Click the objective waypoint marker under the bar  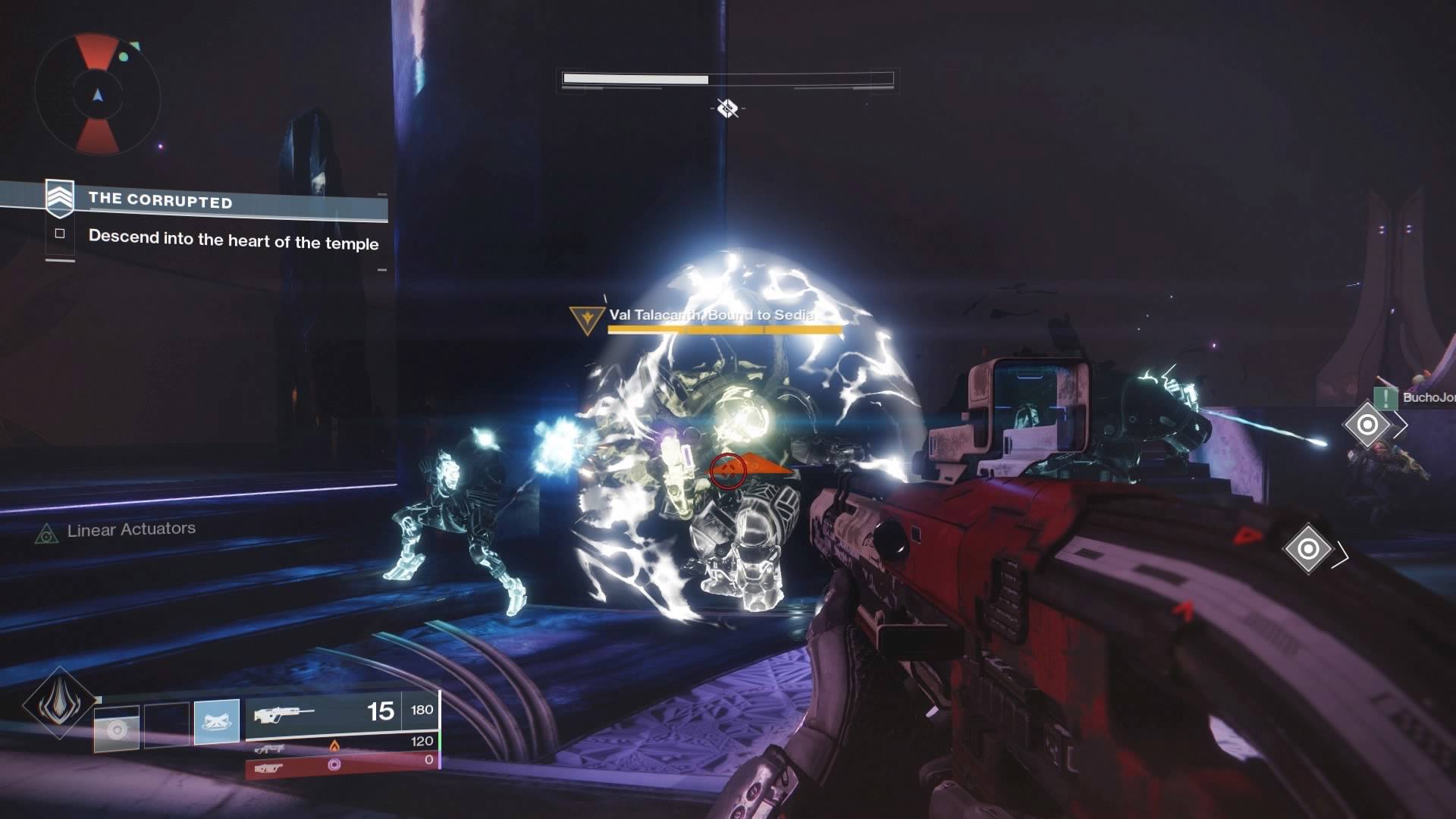pos(727,108)
